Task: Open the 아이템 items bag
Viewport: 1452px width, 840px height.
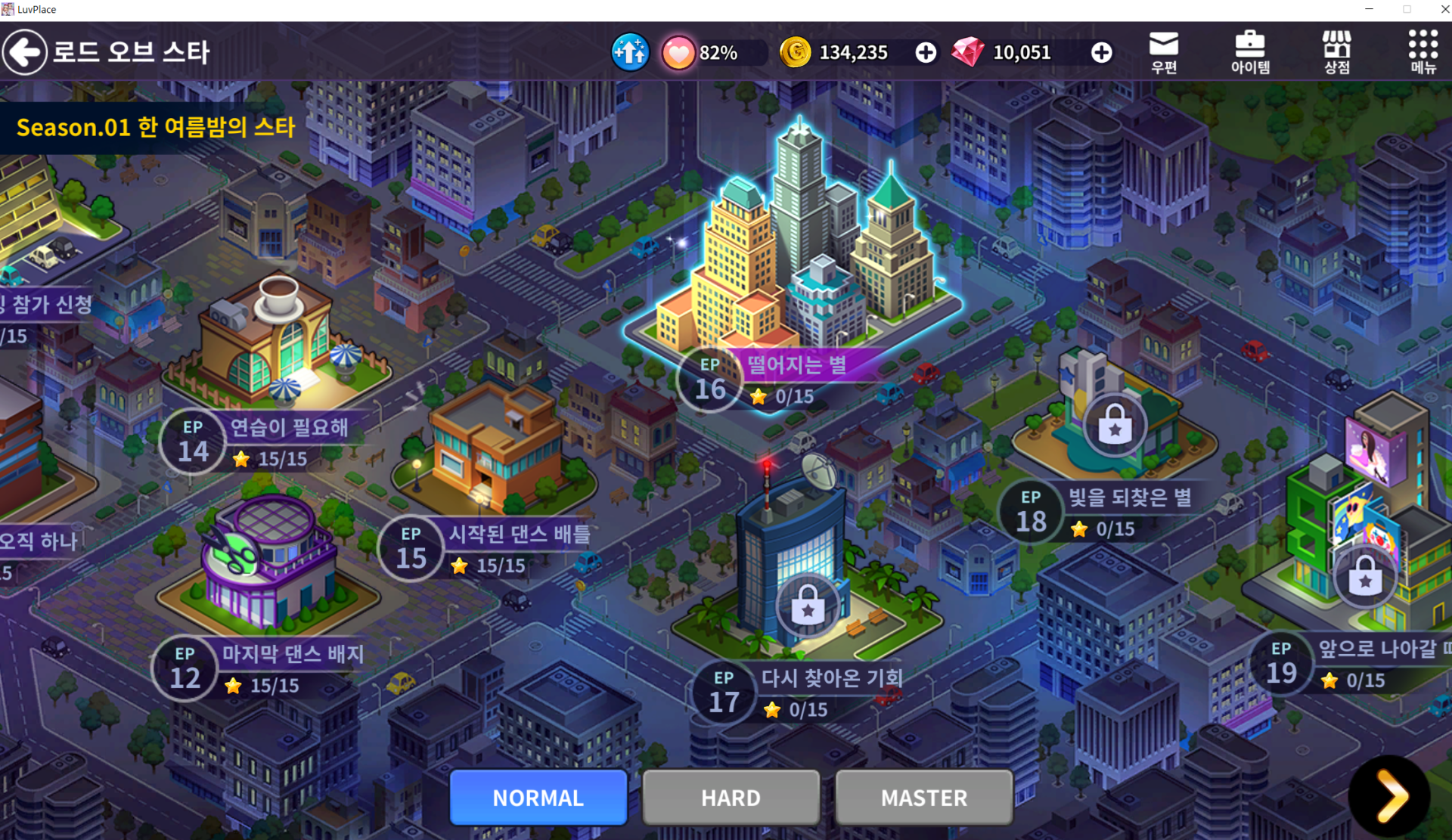Action: tap(1250, 52)
